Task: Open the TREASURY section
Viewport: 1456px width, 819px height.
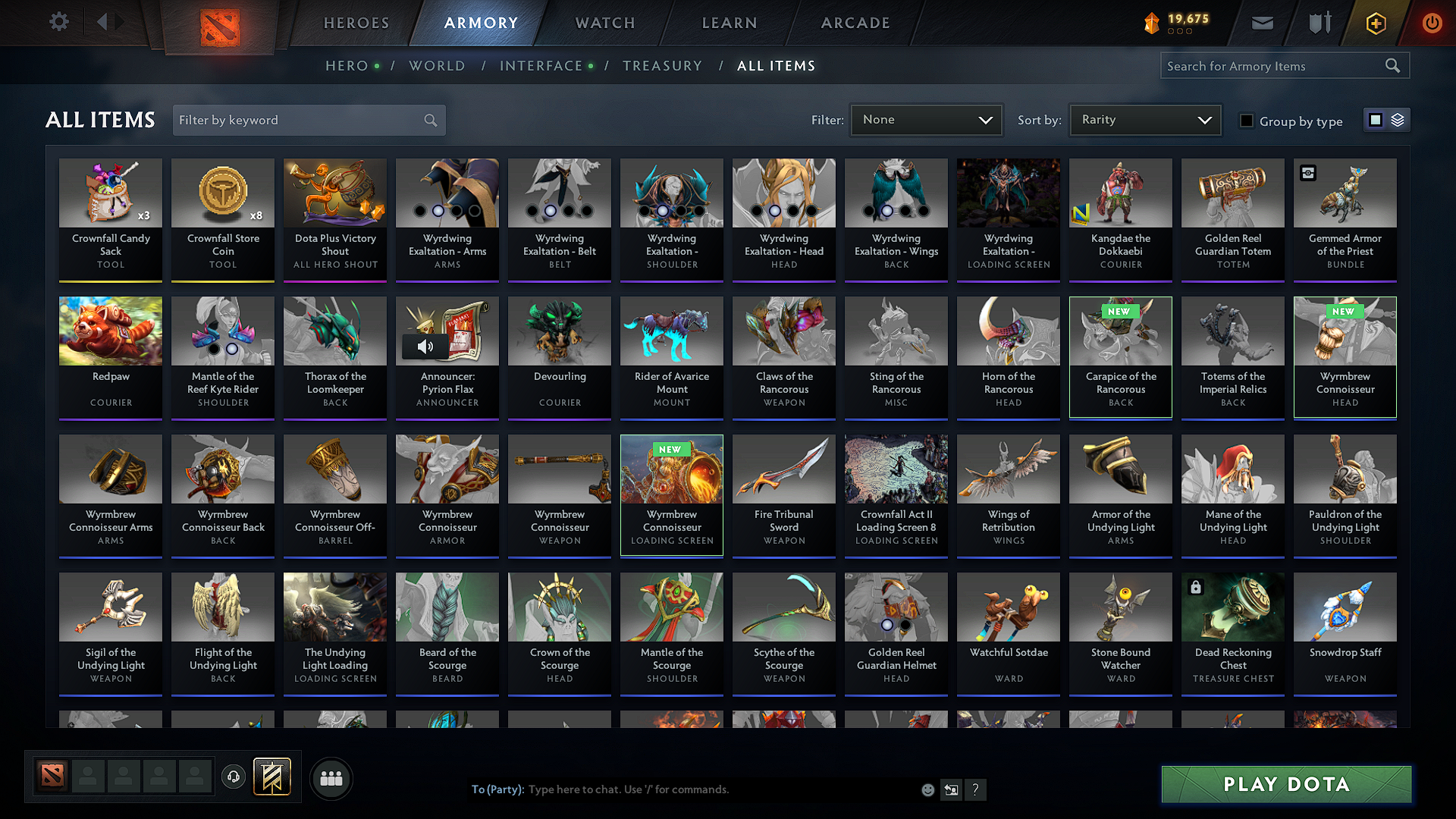Action: click(662, 66)
